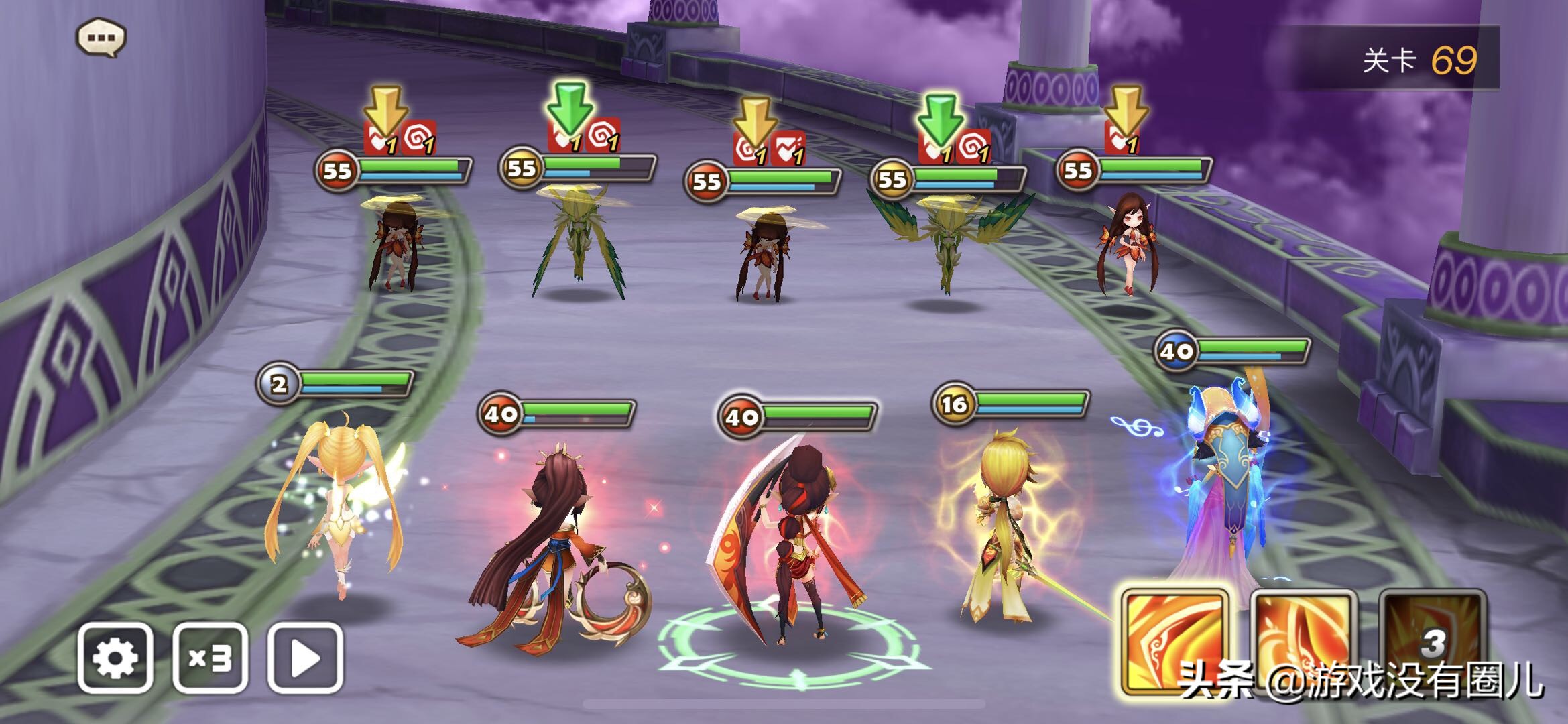This screenshot has width=1568, height=724.
Task: Choose the middle flame skill icon
Action: pos(1303,640)
